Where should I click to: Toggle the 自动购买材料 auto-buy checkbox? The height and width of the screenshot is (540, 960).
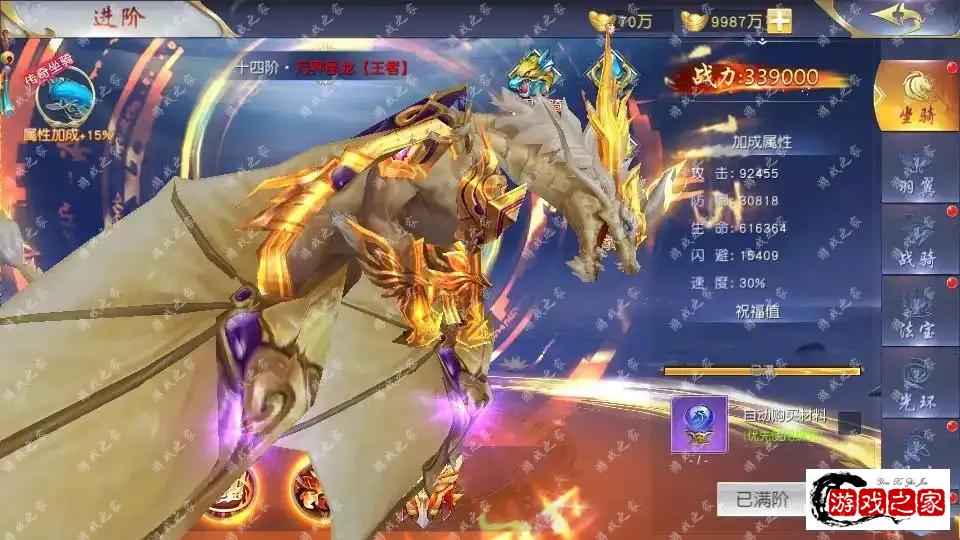coord(849,422)
